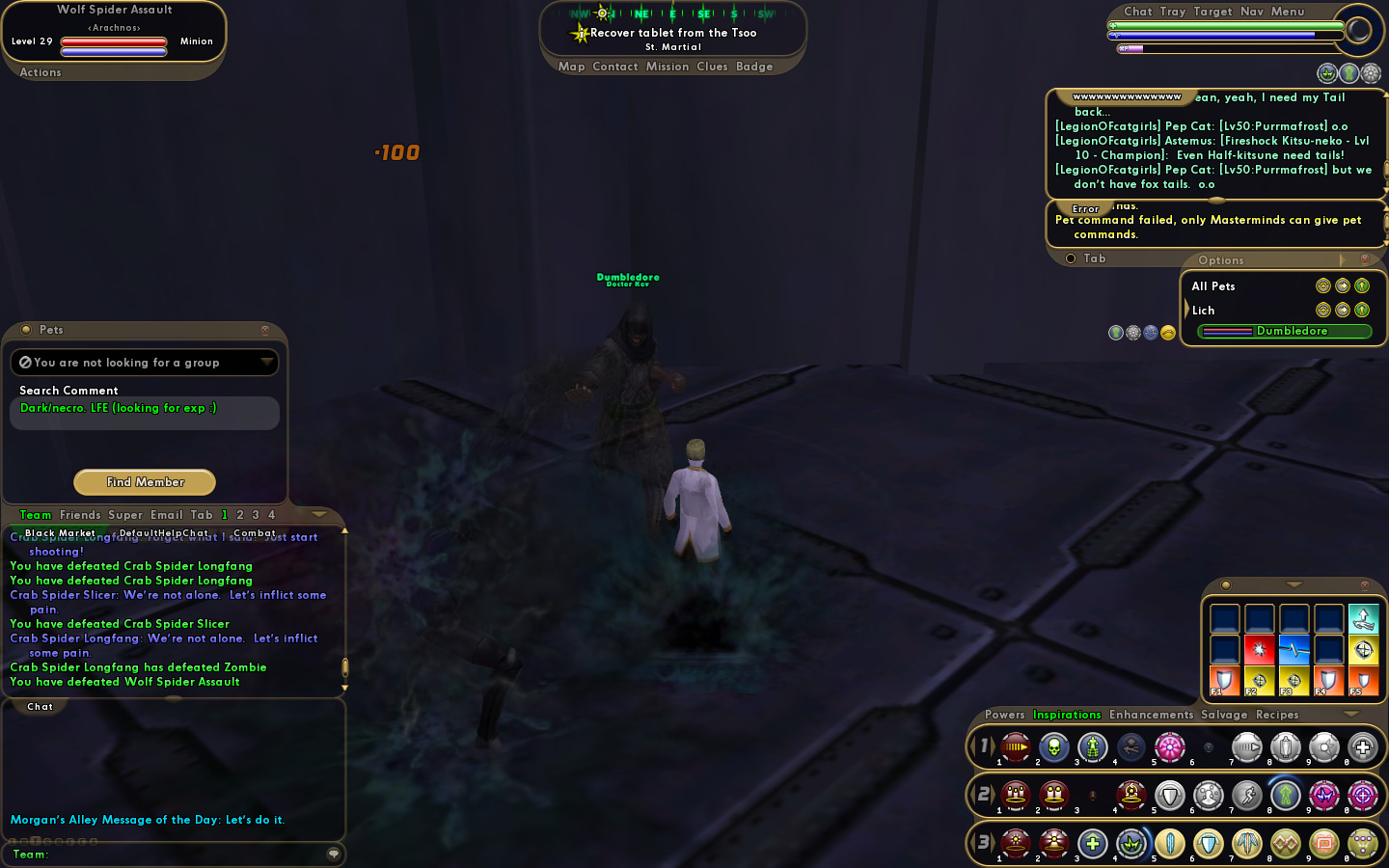This screenshot has height=868, width=1389.
Task: Open the Email tab
Action: coord(166,515)
